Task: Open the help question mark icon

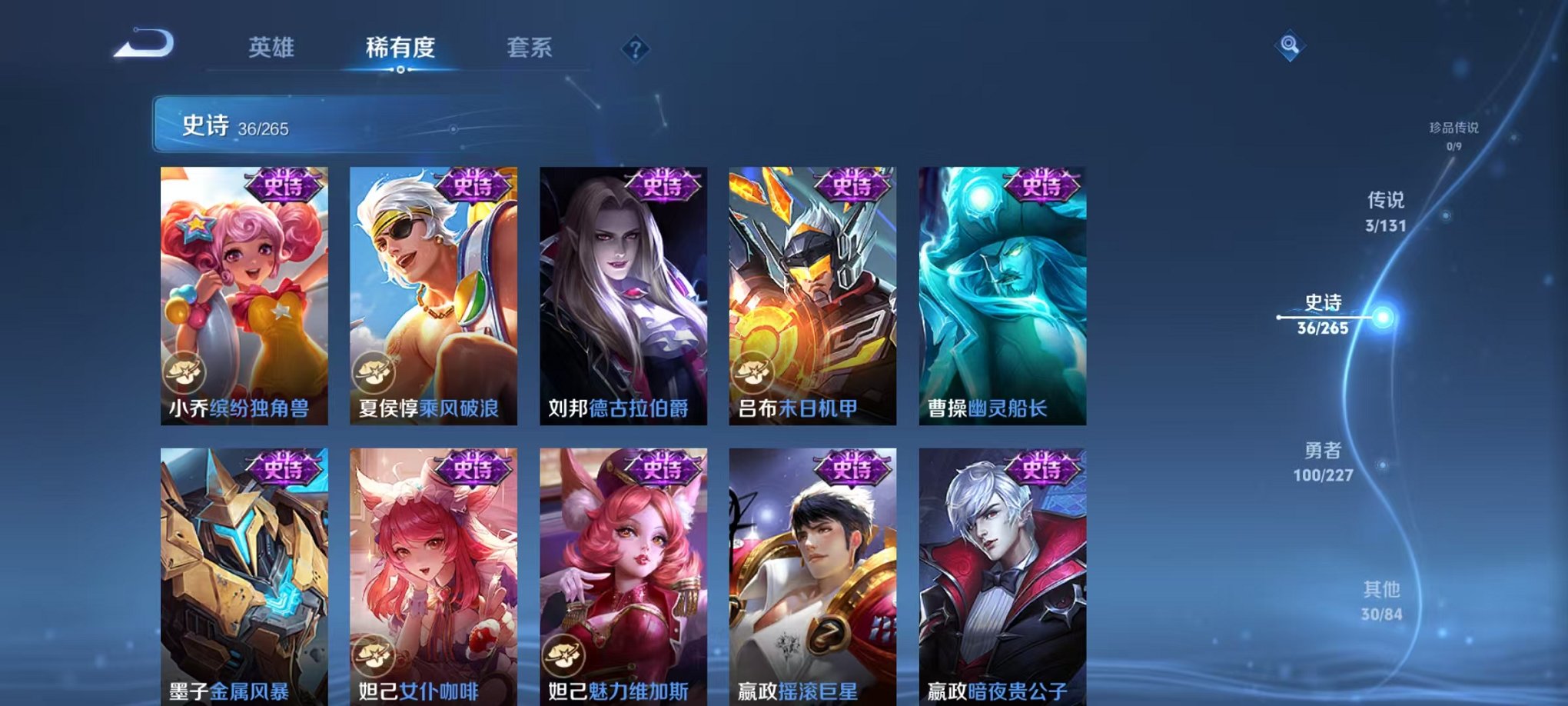Action: [x=635, y=49]
